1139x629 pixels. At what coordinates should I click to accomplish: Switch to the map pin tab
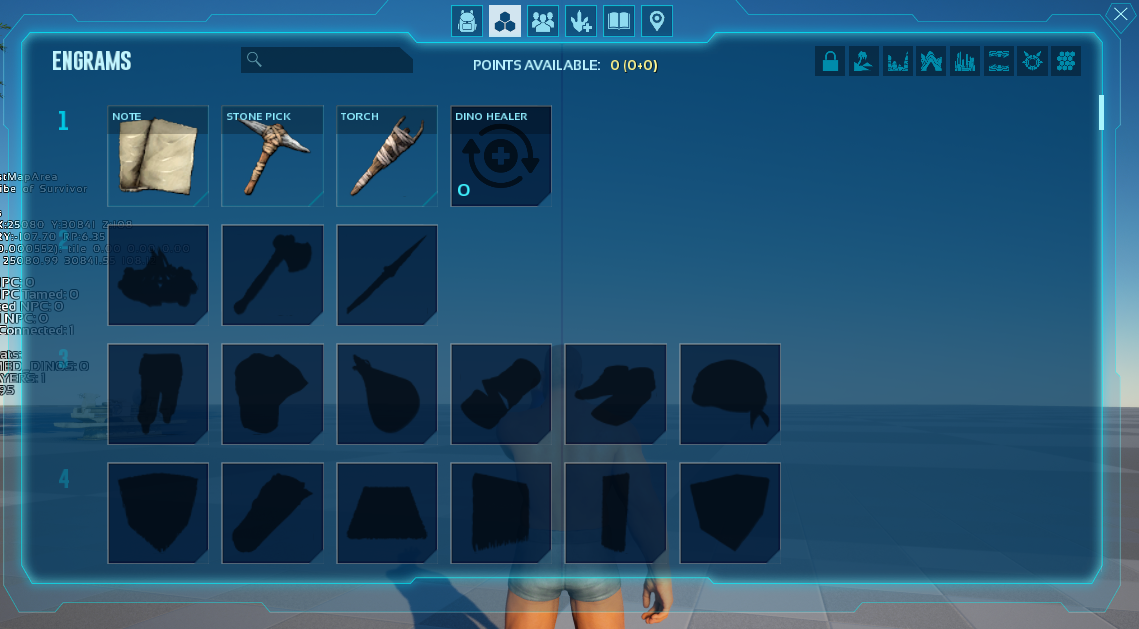656,21
